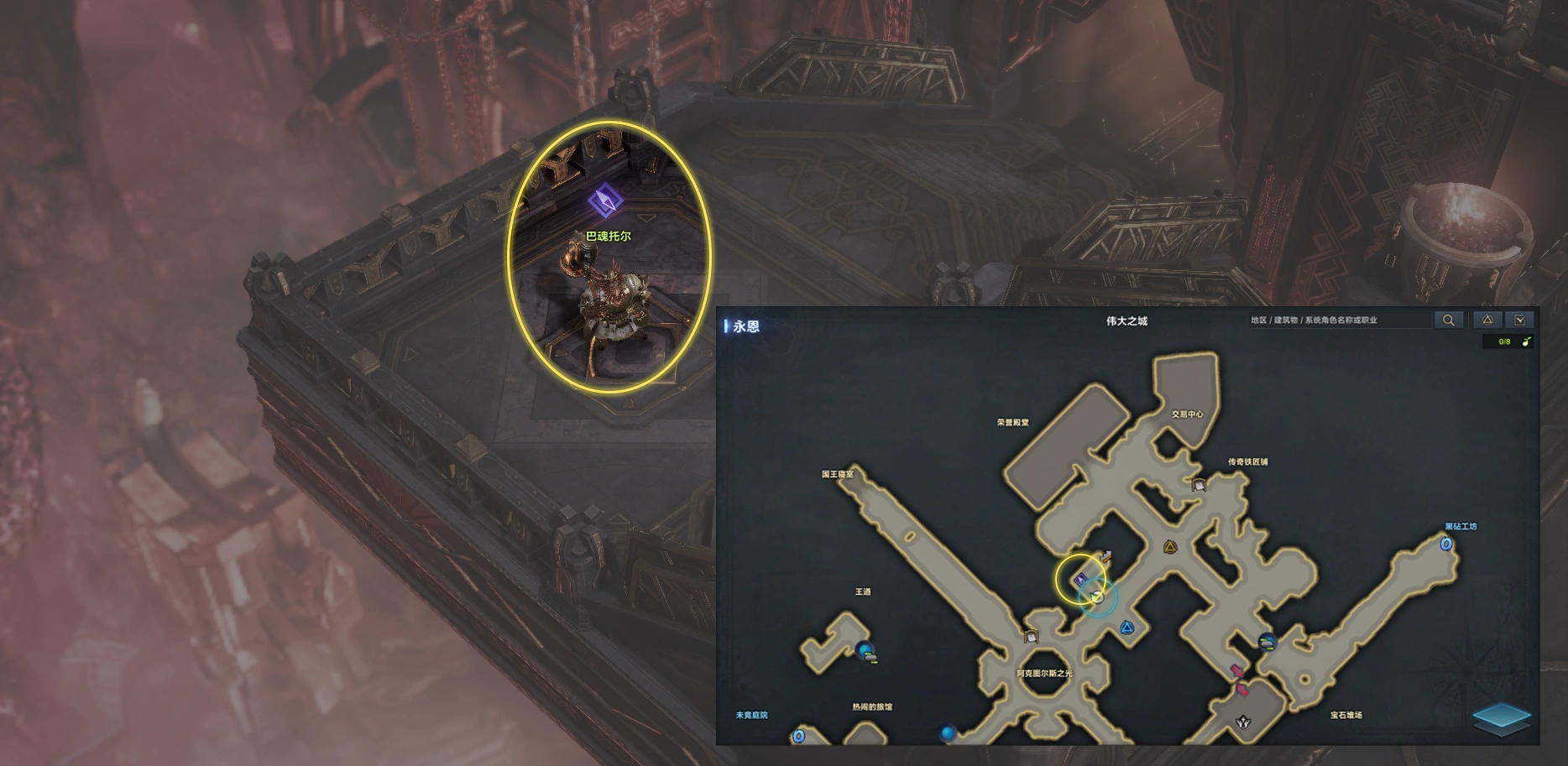The image size is (1568, 766).
Task: Toggle the checkbox-style marker filter button
Action: click(1520, 320)
